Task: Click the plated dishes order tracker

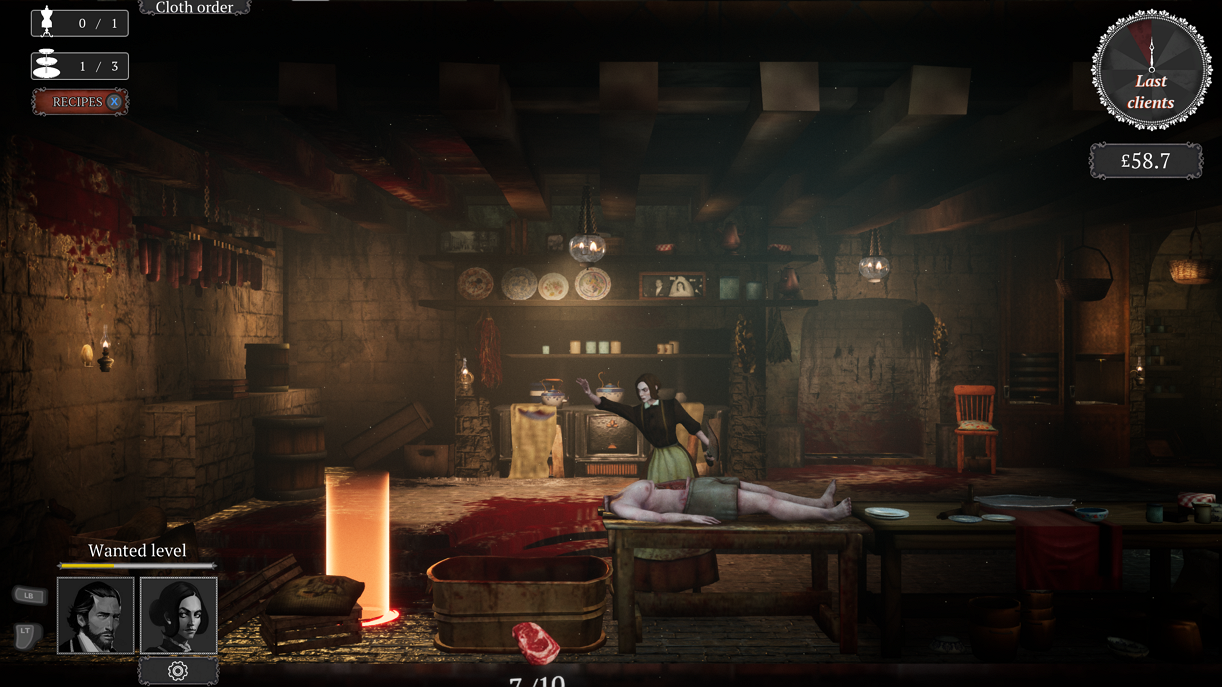Action: [80, 67]
